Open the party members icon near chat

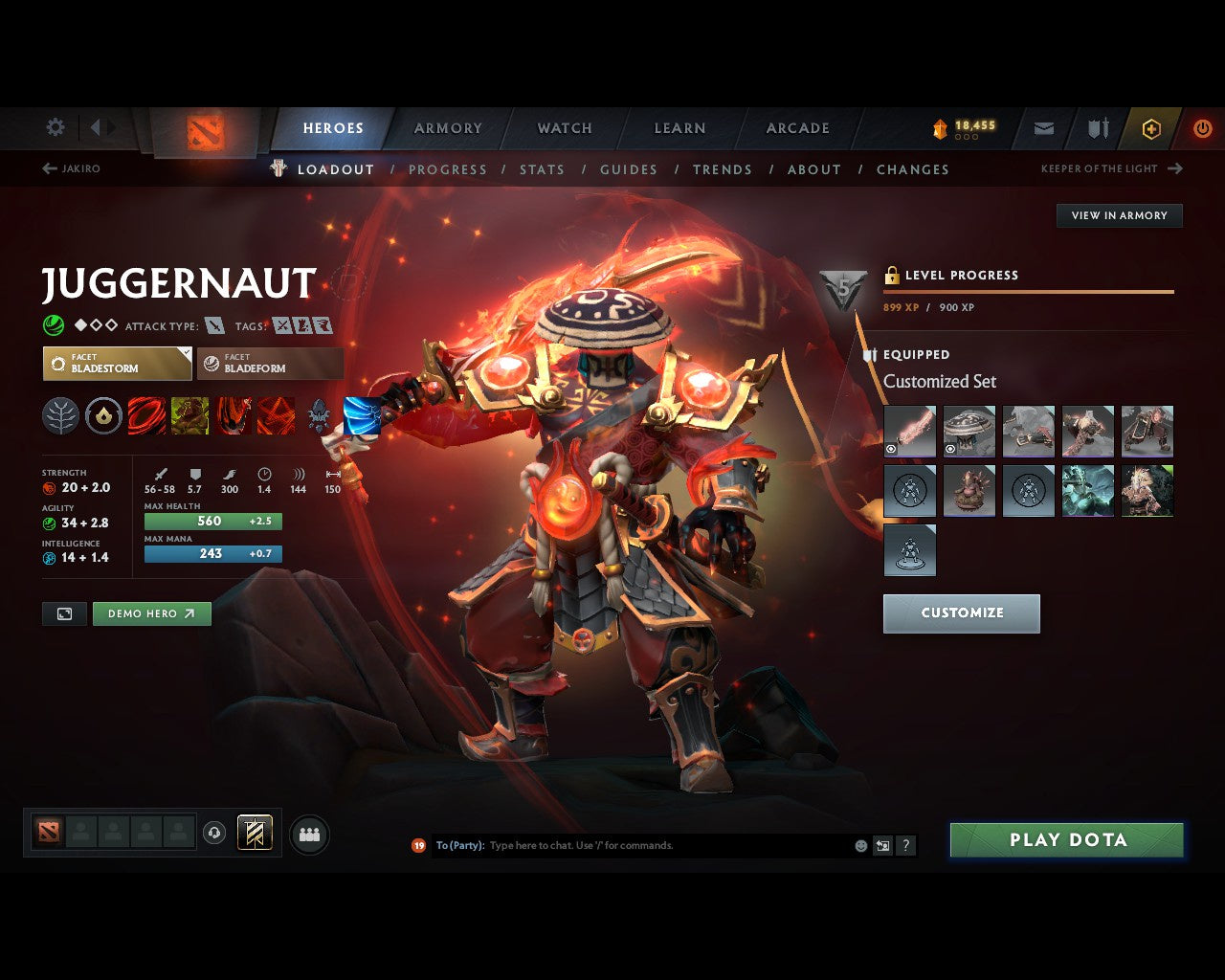pos(309,834)
